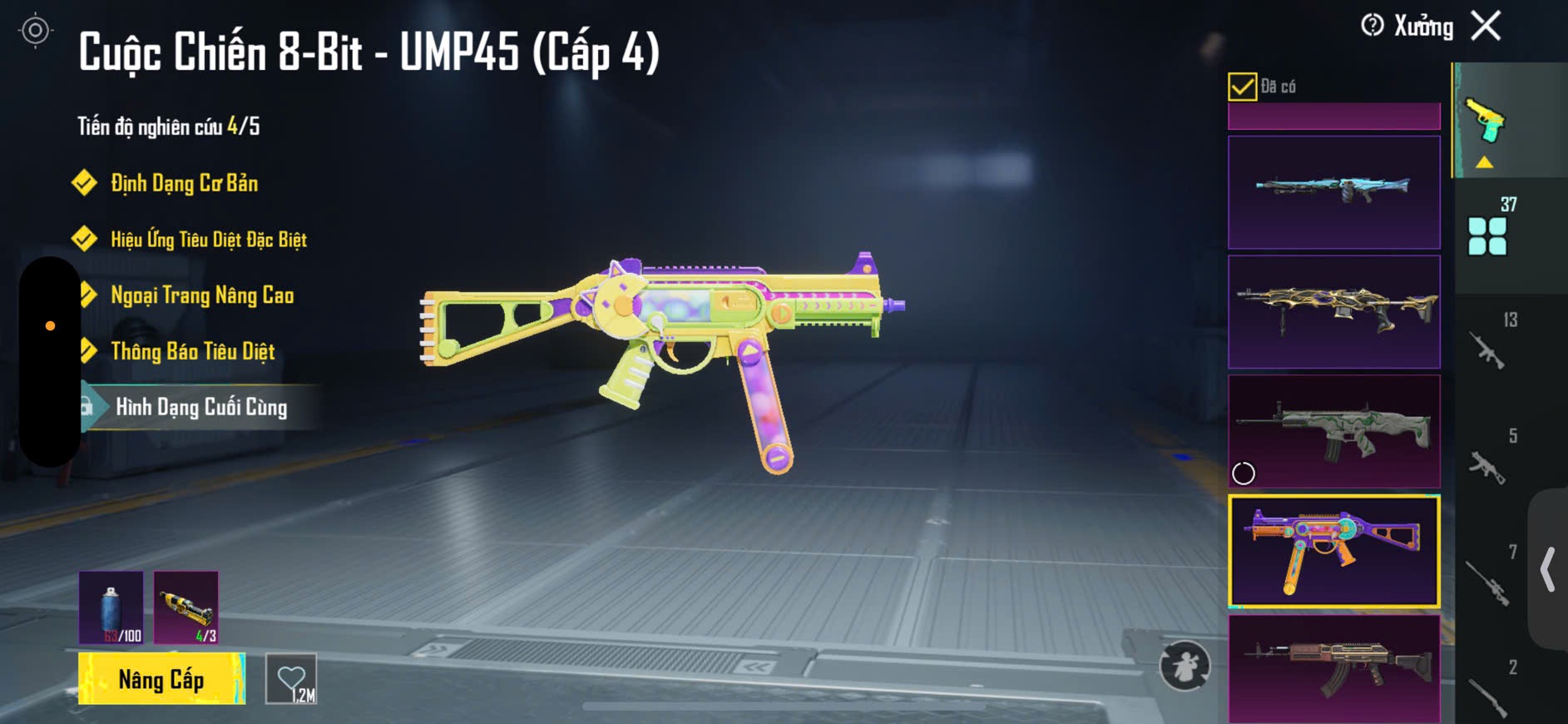Pick the grey-green assault rifle skin
1568x724 pixels.
(x=1333, y=431)
